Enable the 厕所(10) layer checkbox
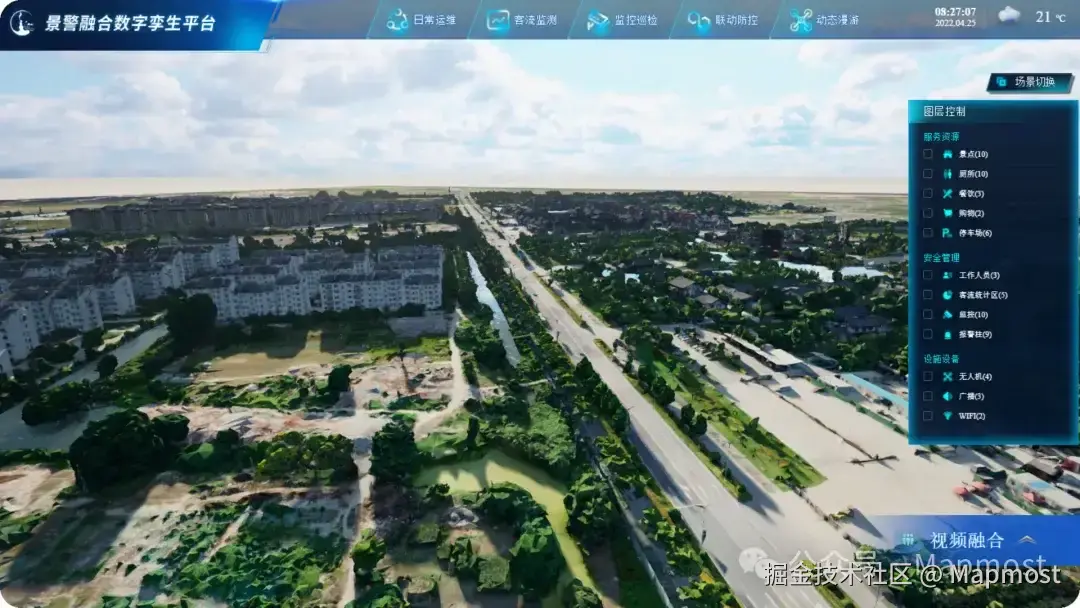The width and height of the screenshot is (1080, 608). tap(928, 174)
